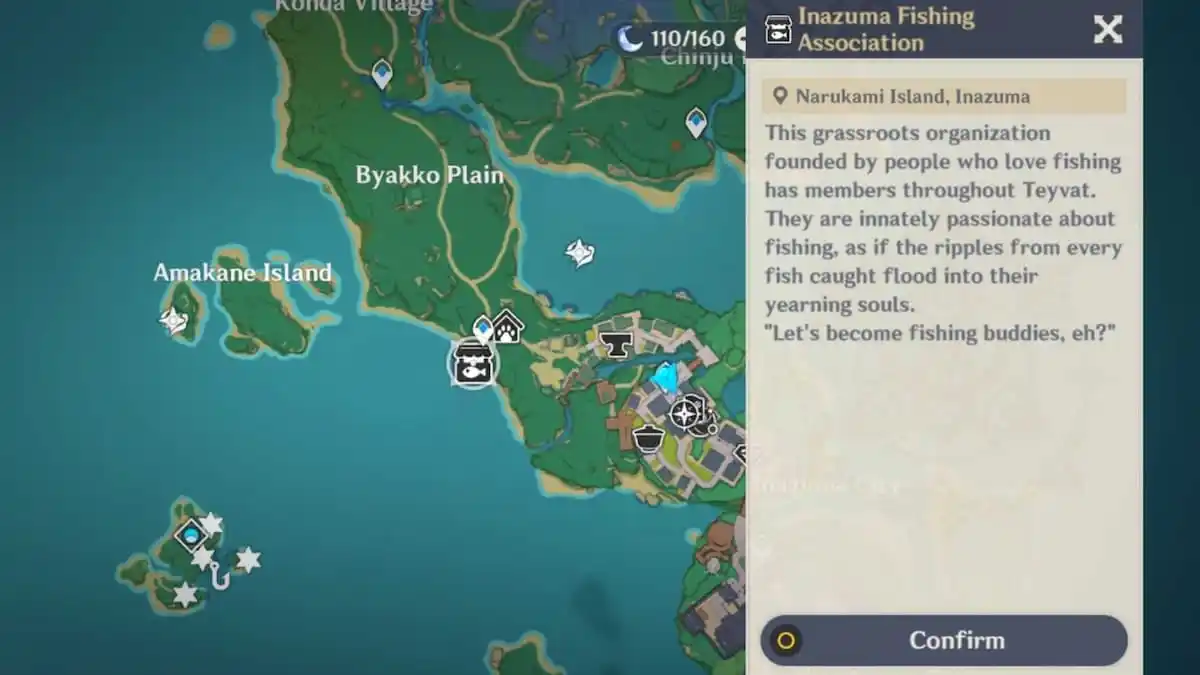Select the white pin on Amakane Island

175,320
